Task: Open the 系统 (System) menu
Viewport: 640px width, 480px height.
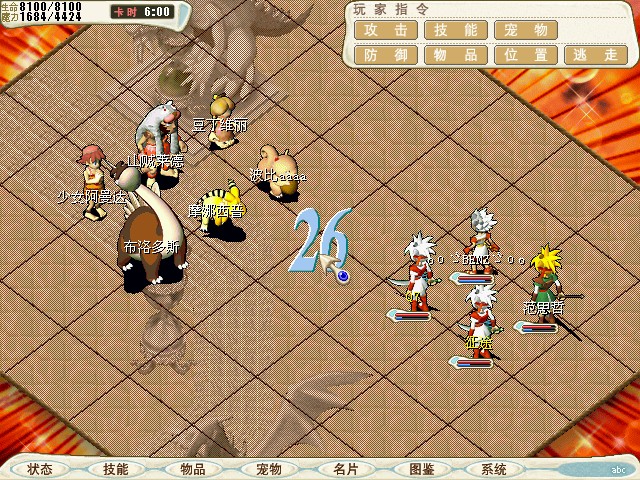Action: (493, 469)
